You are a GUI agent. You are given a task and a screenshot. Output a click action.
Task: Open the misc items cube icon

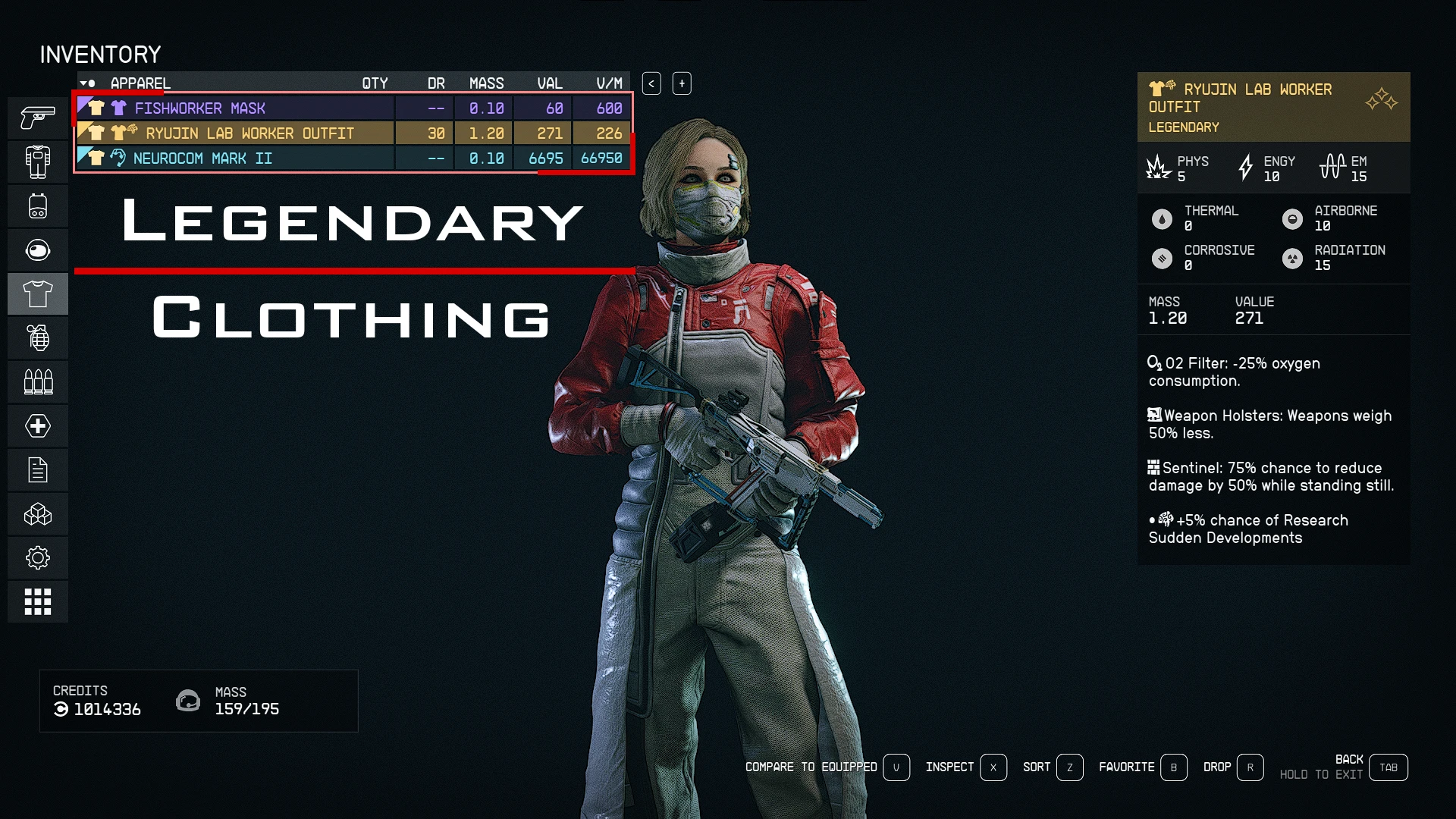pos(38,514)
